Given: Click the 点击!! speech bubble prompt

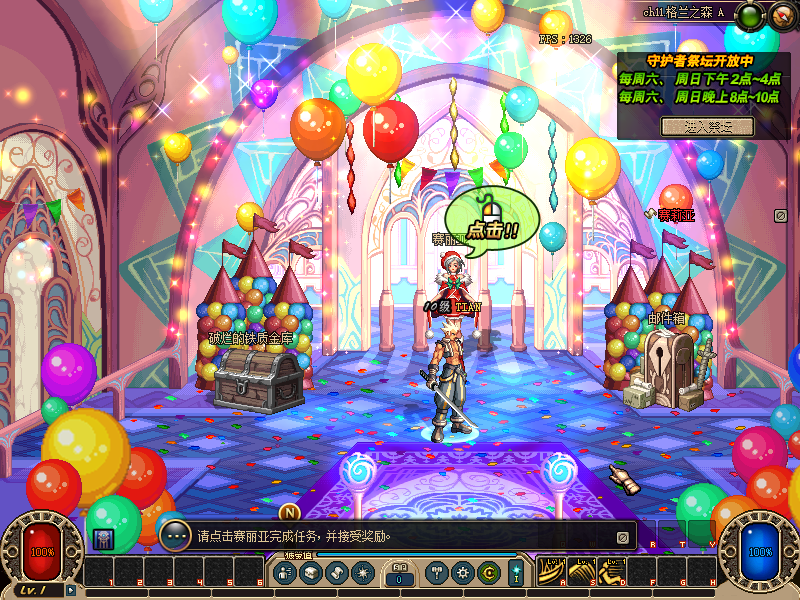Looking at the screenshot, I should click(x=492, y=218).
